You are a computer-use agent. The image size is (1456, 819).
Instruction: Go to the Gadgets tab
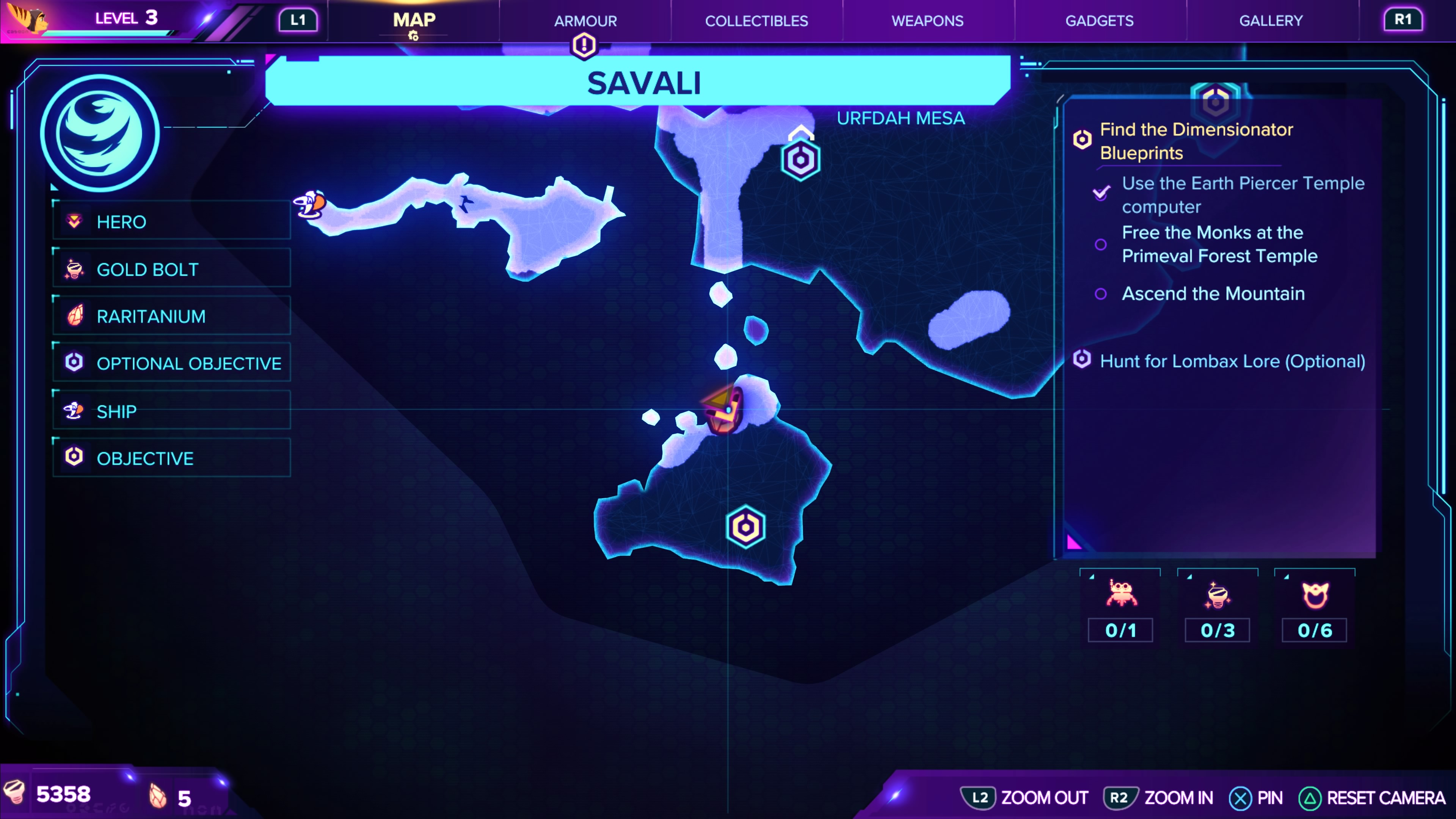1099,21
